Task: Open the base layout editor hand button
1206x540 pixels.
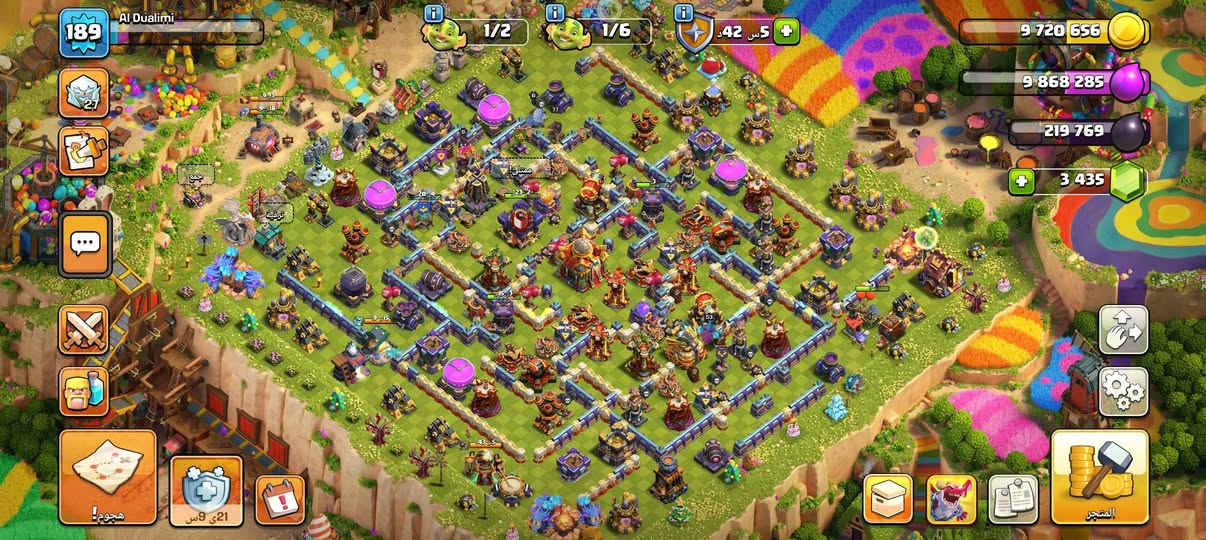Action: click(1123, 329)
